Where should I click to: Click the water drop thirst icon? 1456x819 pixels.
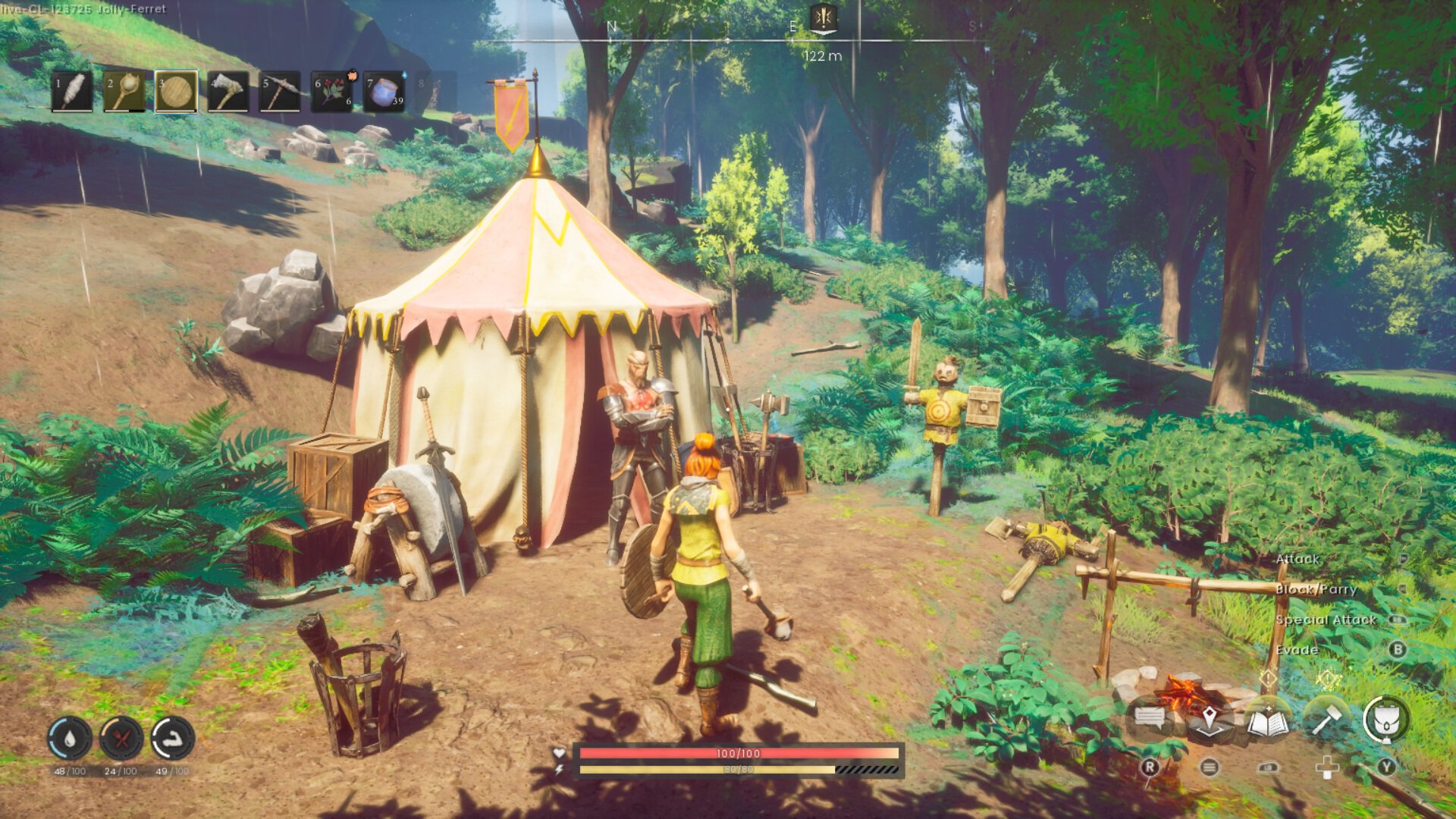tap(70, 738)
